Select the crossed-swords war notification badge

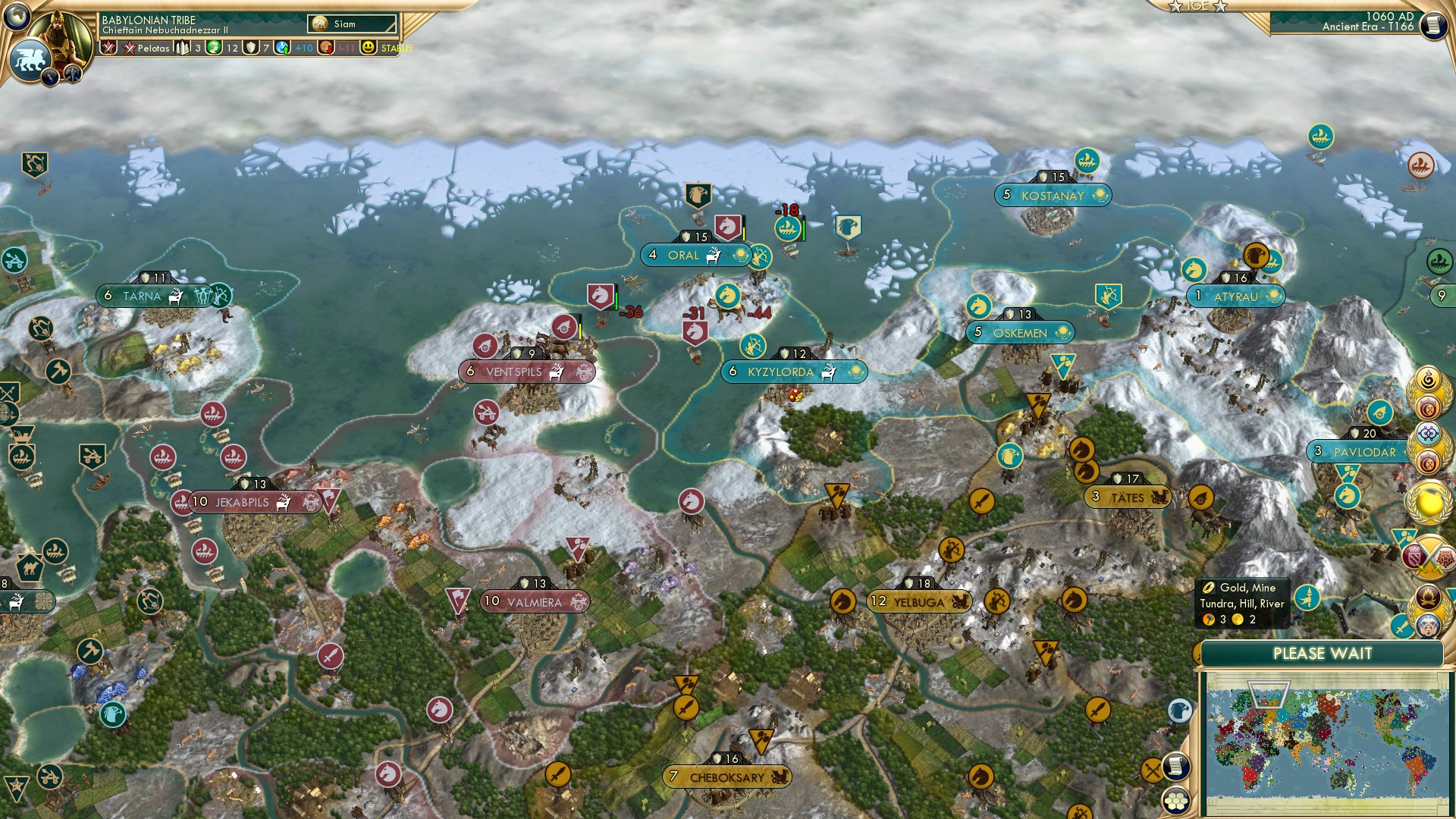coord(1429,554)
